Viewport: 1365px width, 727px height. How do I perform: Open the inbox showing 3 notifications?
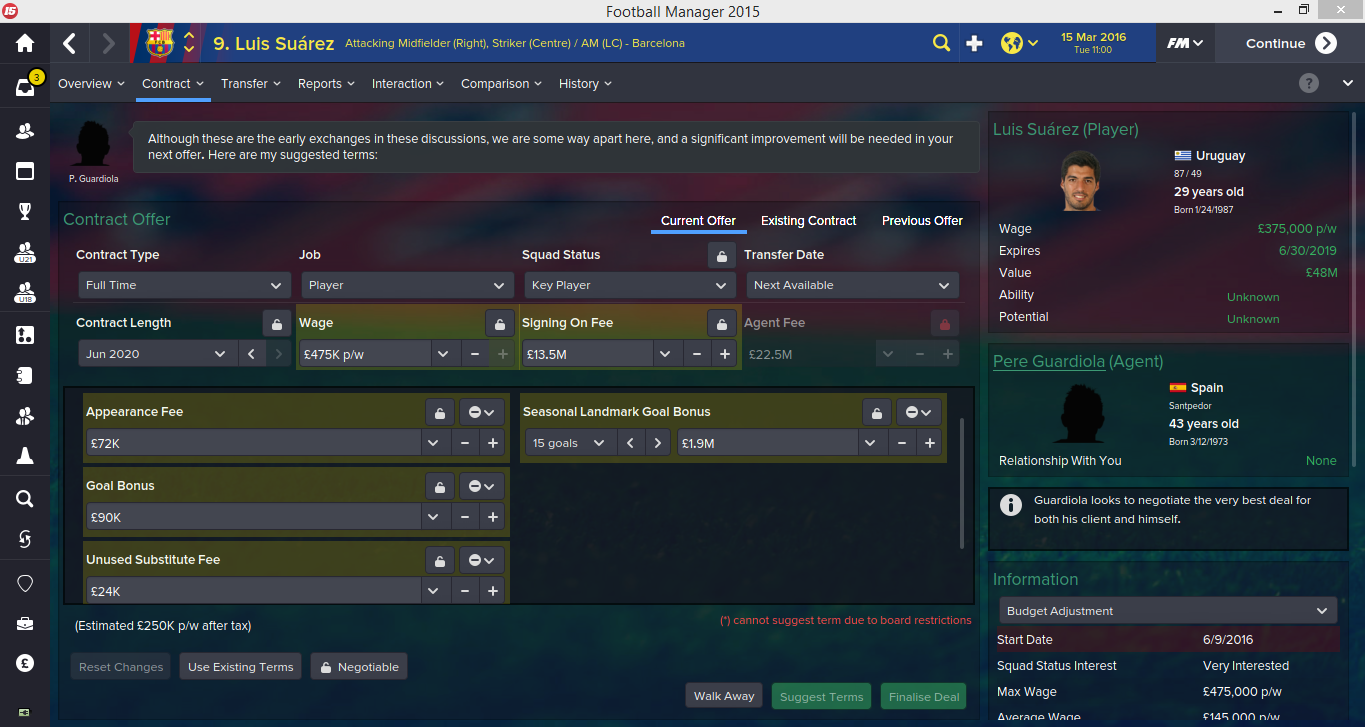click(x=24, y=88)
